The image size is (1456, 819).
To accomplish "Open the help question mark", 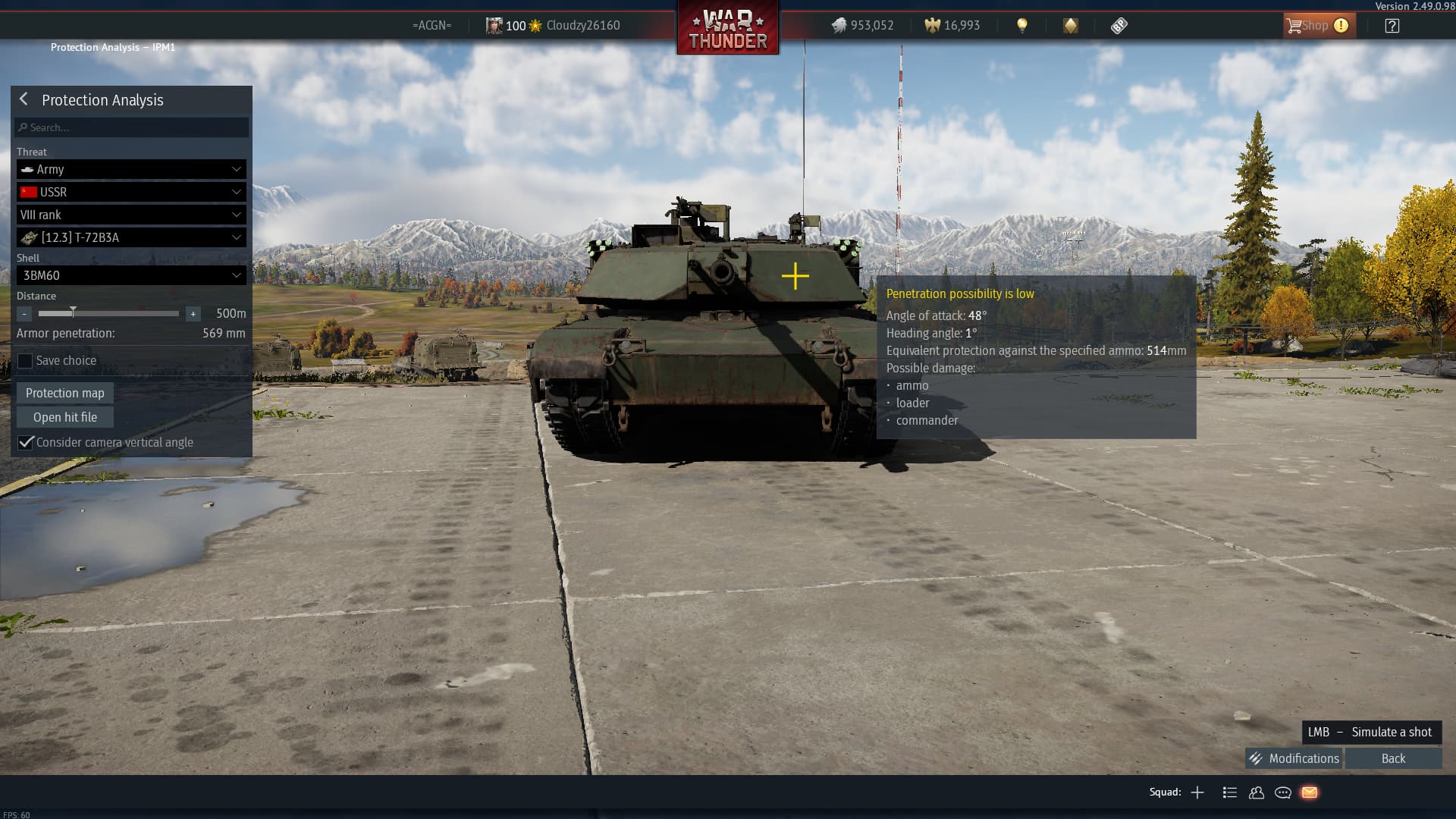I will pyautogui.click(x=1392, y=26).
